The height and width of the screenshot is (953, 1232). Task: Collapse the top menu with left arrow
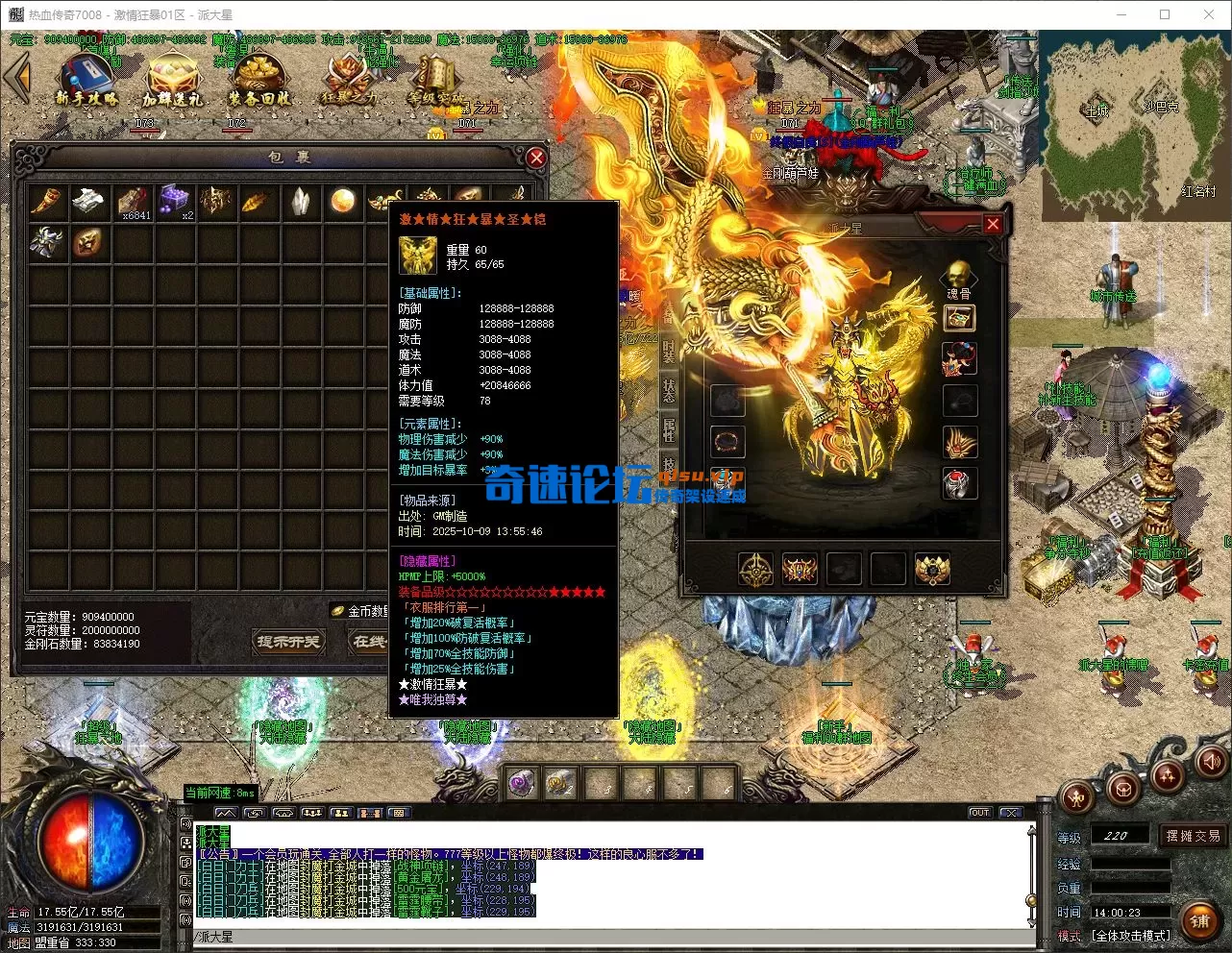[x=16, y=77]
